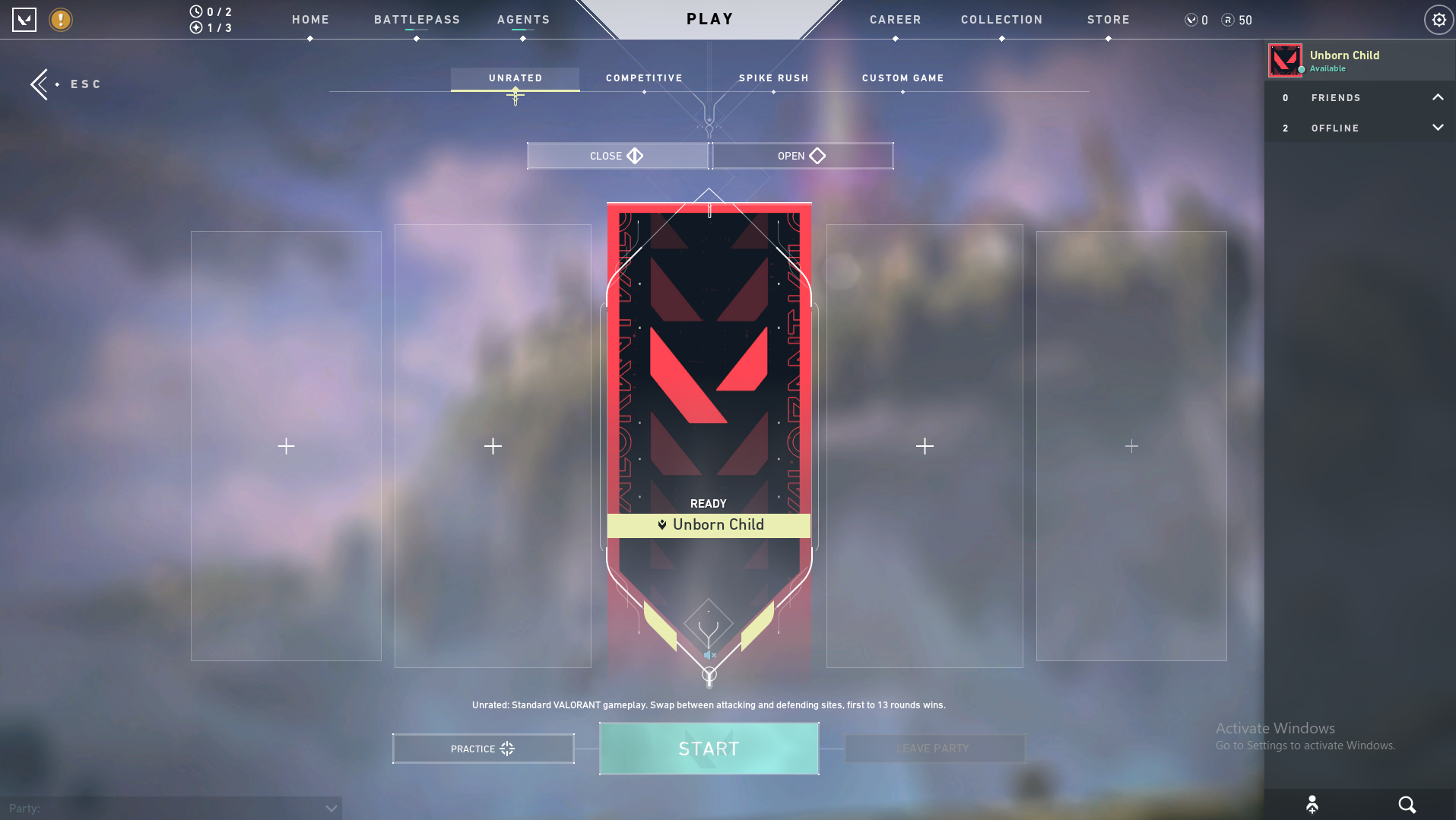The image size is (1456, 820).
Task: Open the yellow notification alert icon
Action: (x=61, y=20)
